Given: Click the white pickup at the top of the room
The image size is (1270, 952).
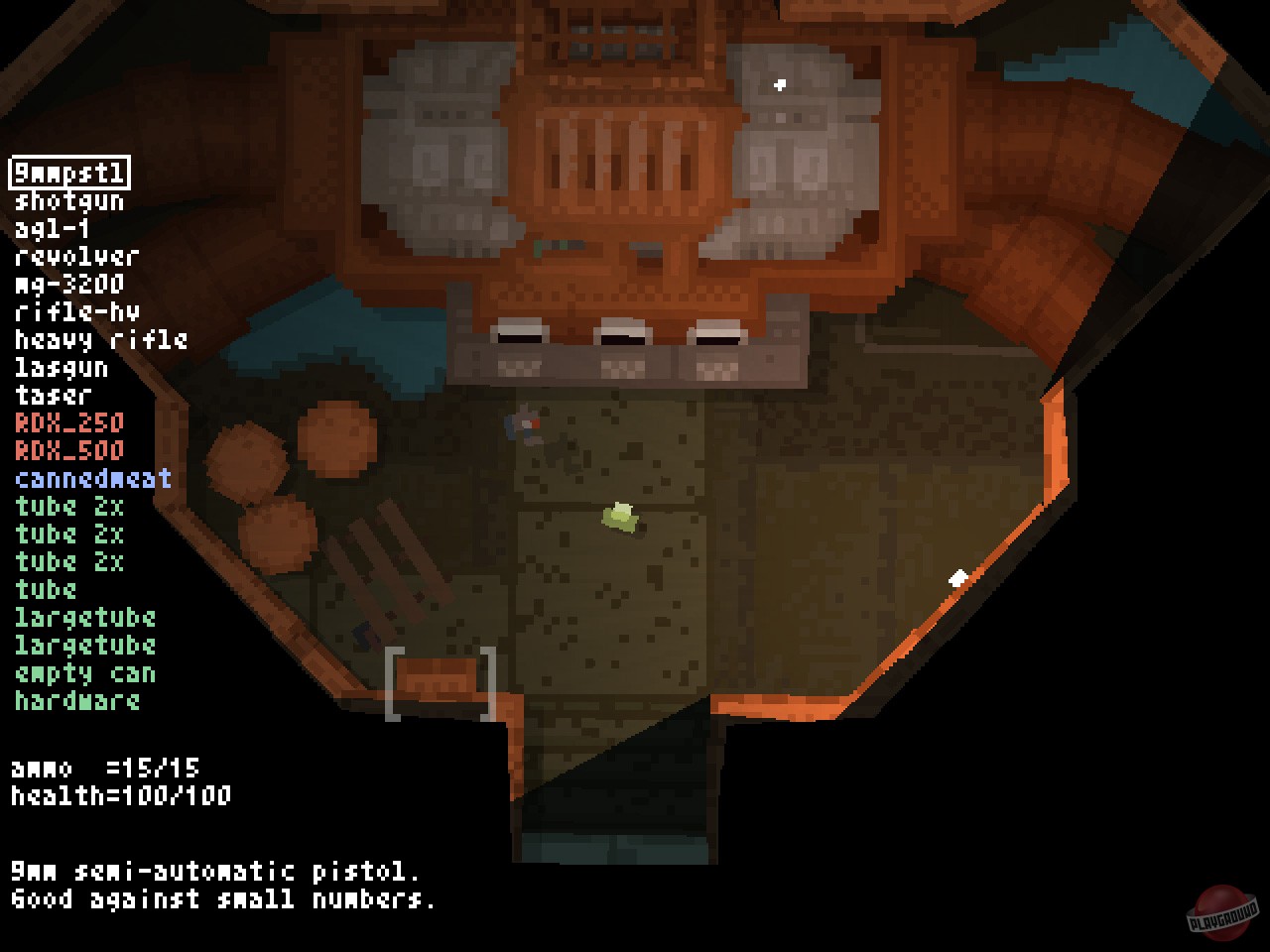Looking at the screenshot, I should pyautogui.click(x=780, y=85).
